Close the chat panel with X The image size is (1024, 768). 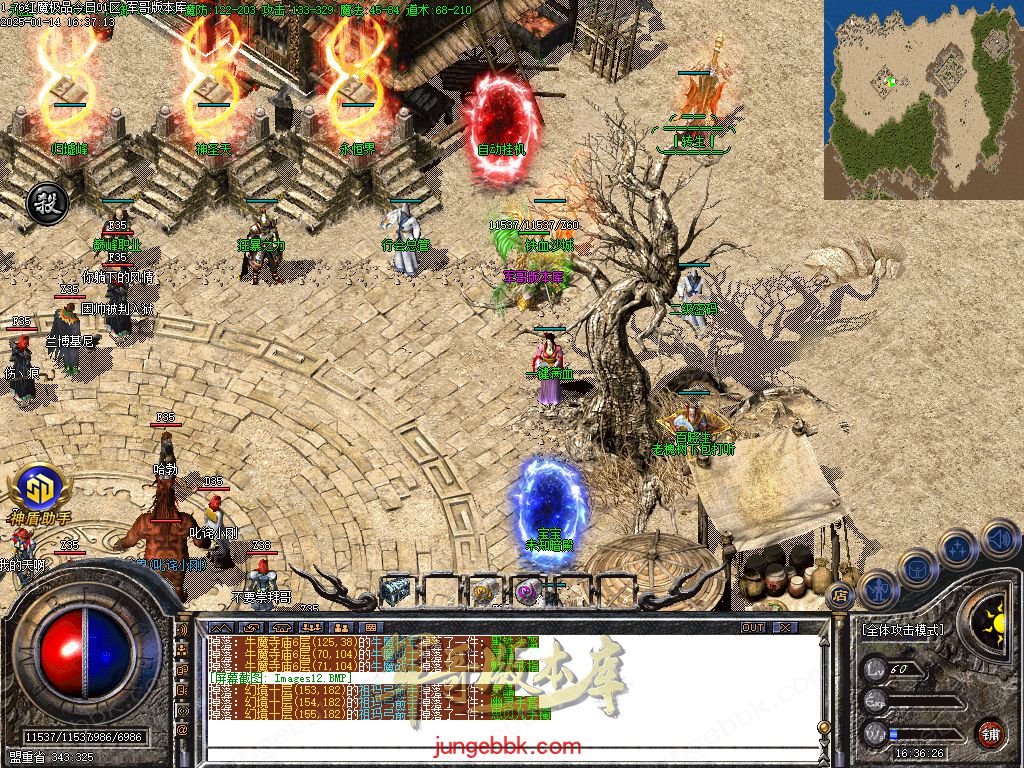784,627
